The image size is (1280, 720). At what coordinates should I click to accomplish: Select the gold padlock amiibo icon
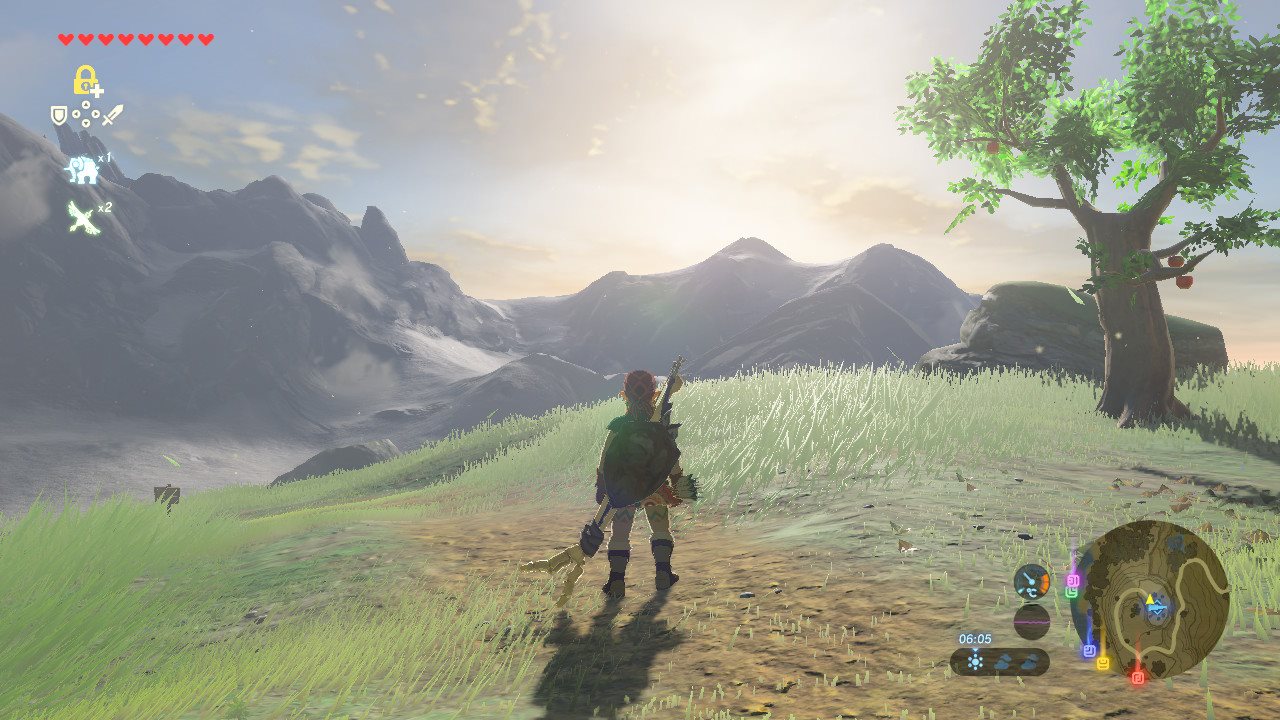(86, 80)
